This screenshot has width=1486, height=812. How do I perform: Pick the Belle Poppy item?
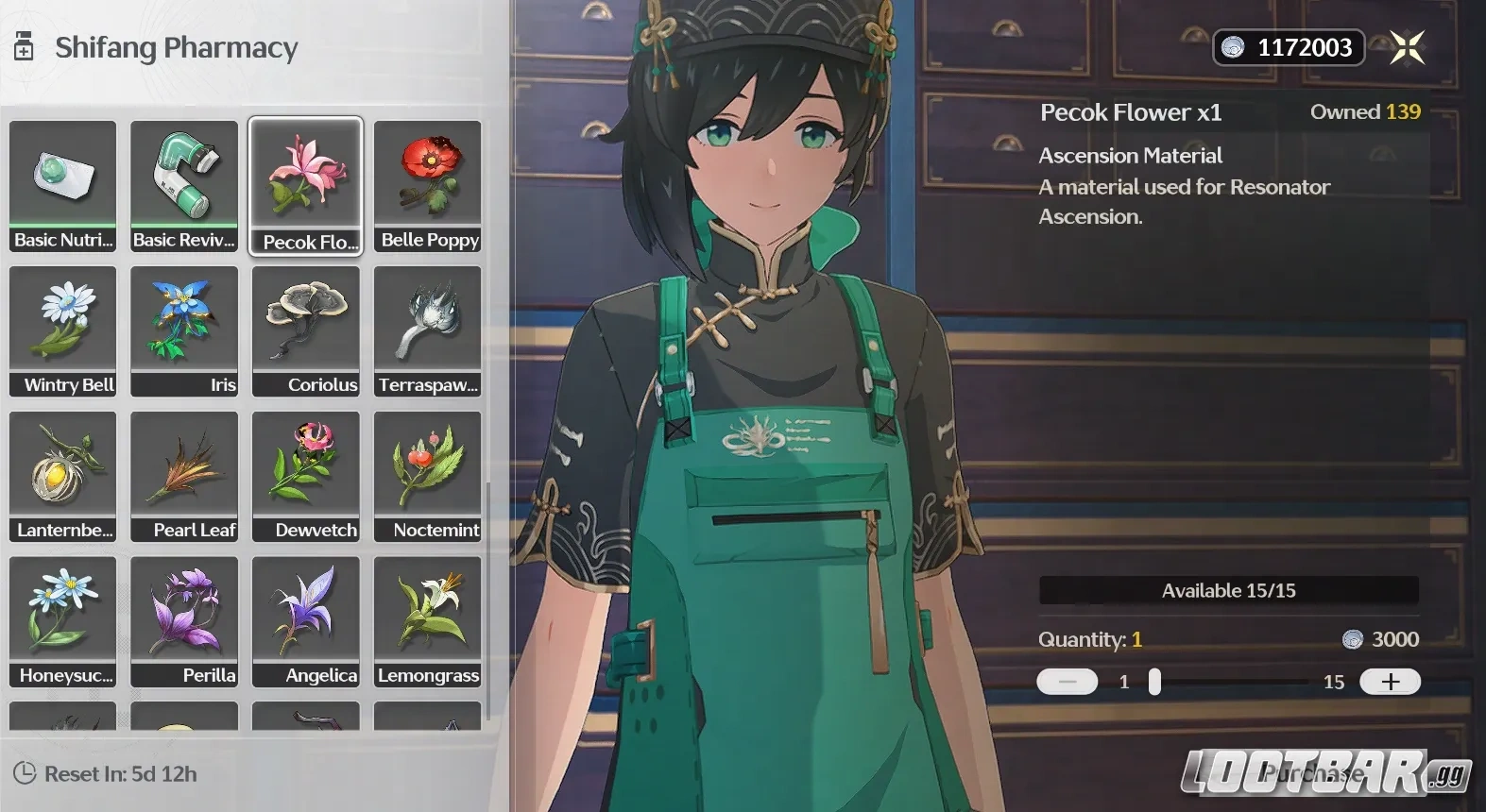tap(427, 185)
